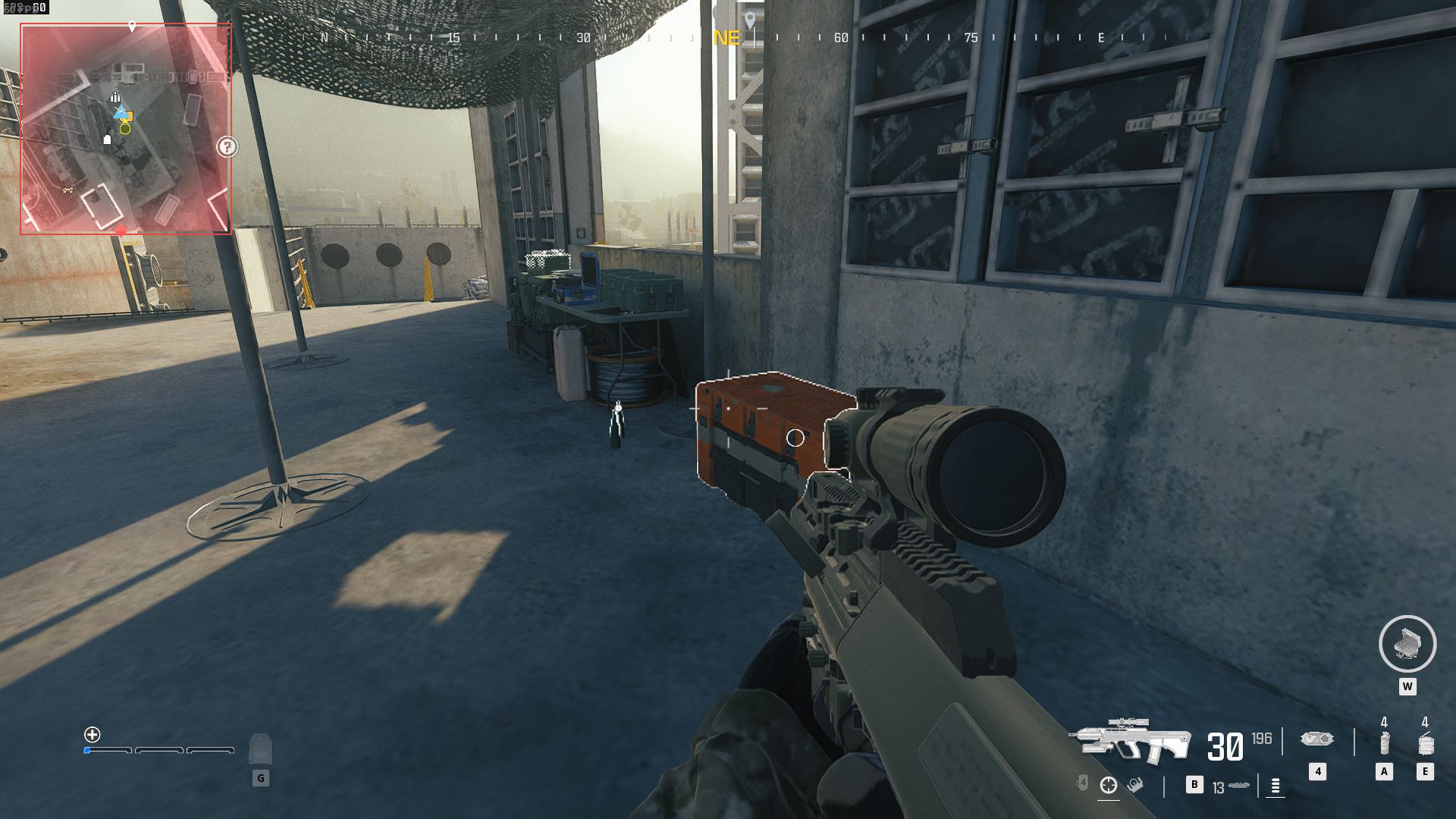
Task: Use the gas mask item icon
Action: (x=1316, y=739)
